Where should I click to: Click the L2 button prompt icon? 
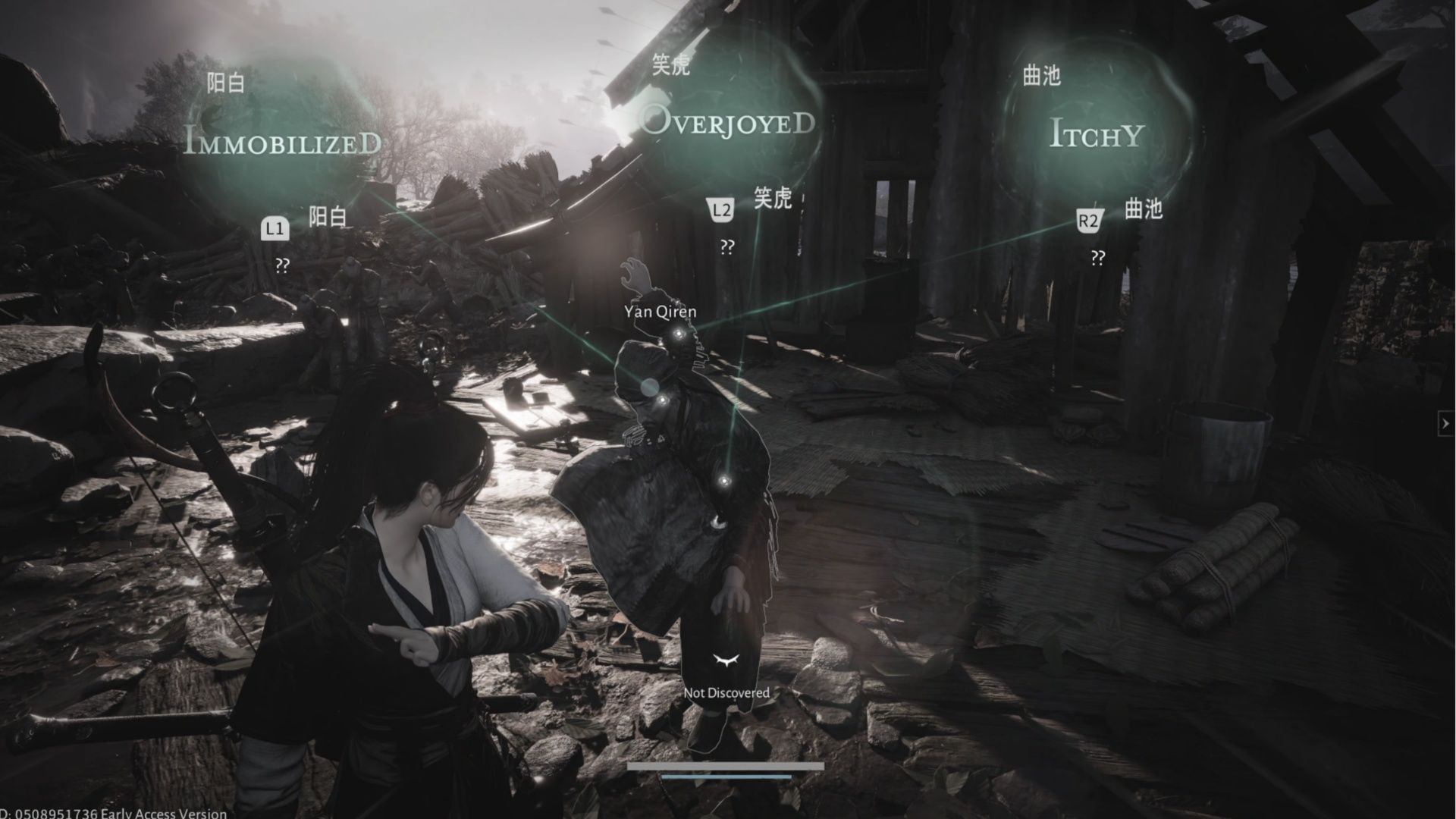click(x=722, y=209)
